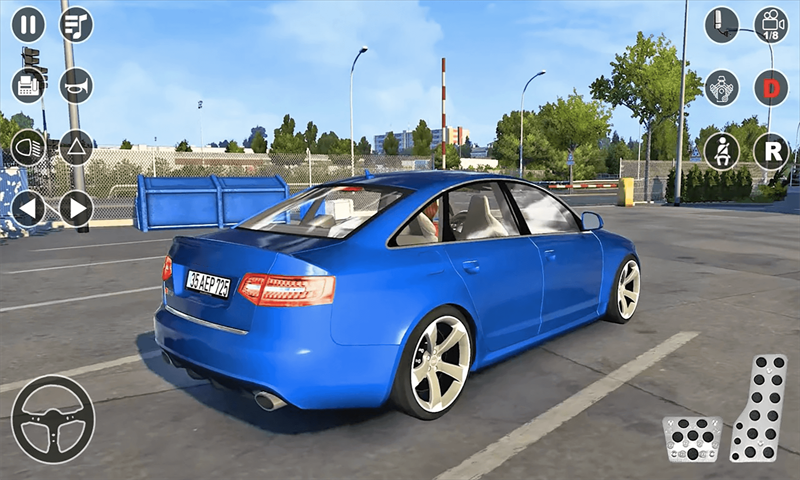Viewport: 800px width, 480px height.
Task: Open the music playlist button
Action: (76, 24)
